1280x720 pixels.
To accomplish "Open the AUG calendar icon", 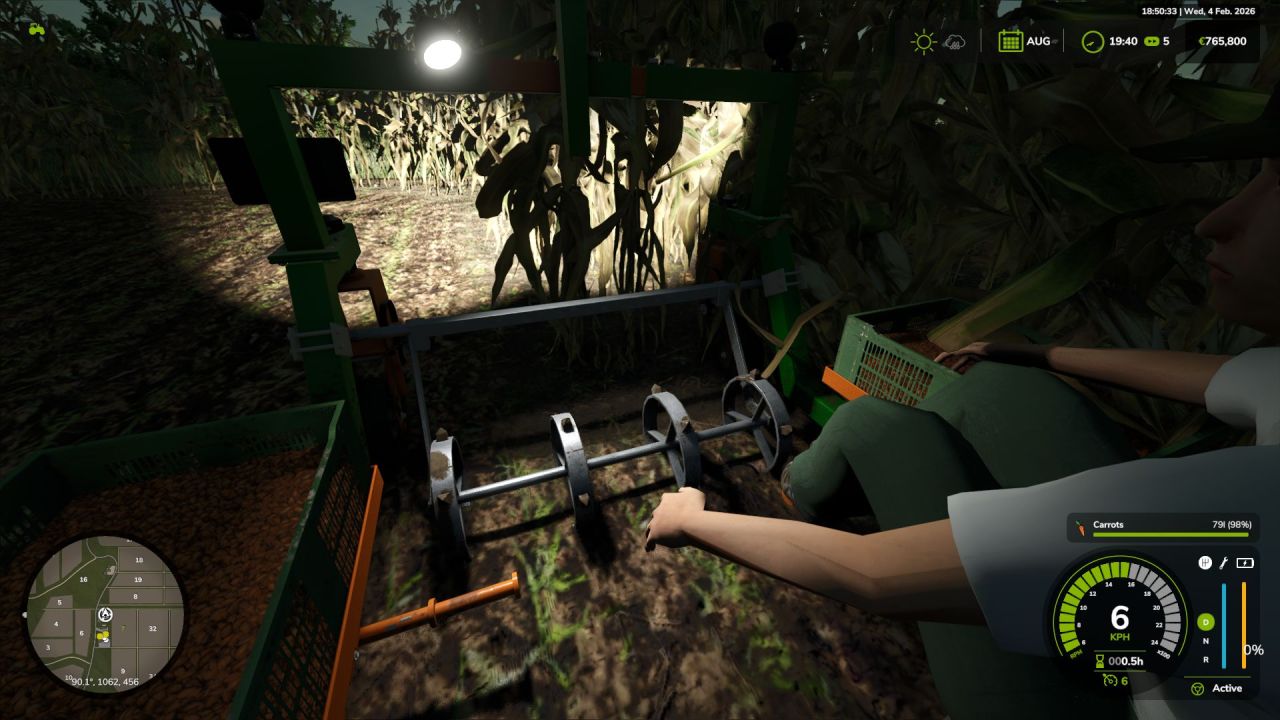I will (1011, 40).
